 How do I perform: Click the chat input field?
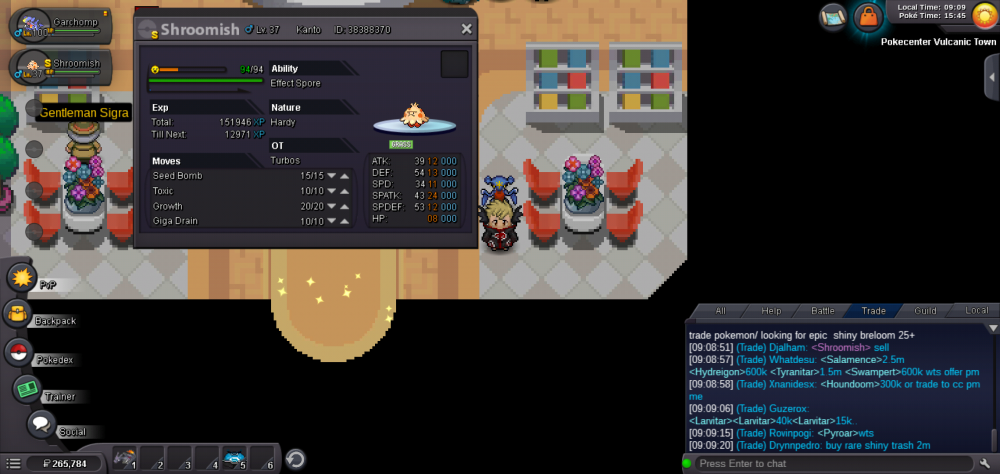coord(830,464)
